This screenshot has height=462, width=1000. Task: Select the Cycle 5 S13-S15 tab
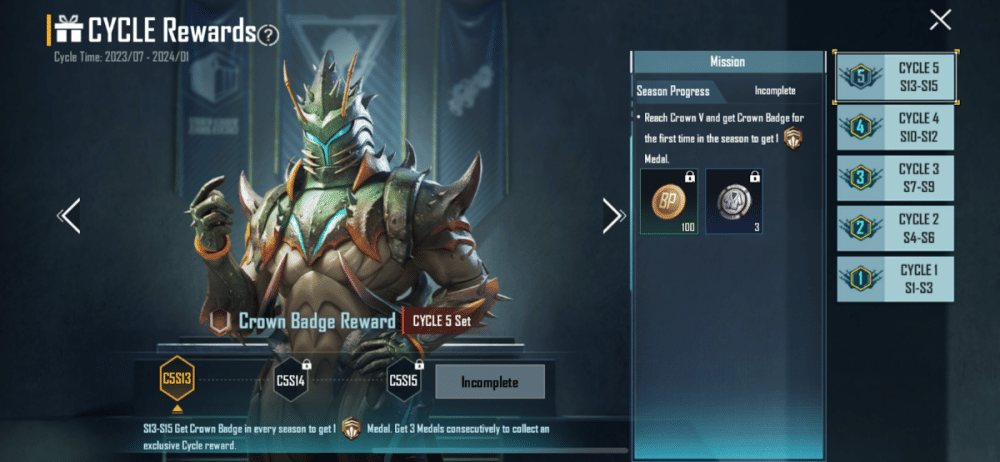(x=895, y=75)
